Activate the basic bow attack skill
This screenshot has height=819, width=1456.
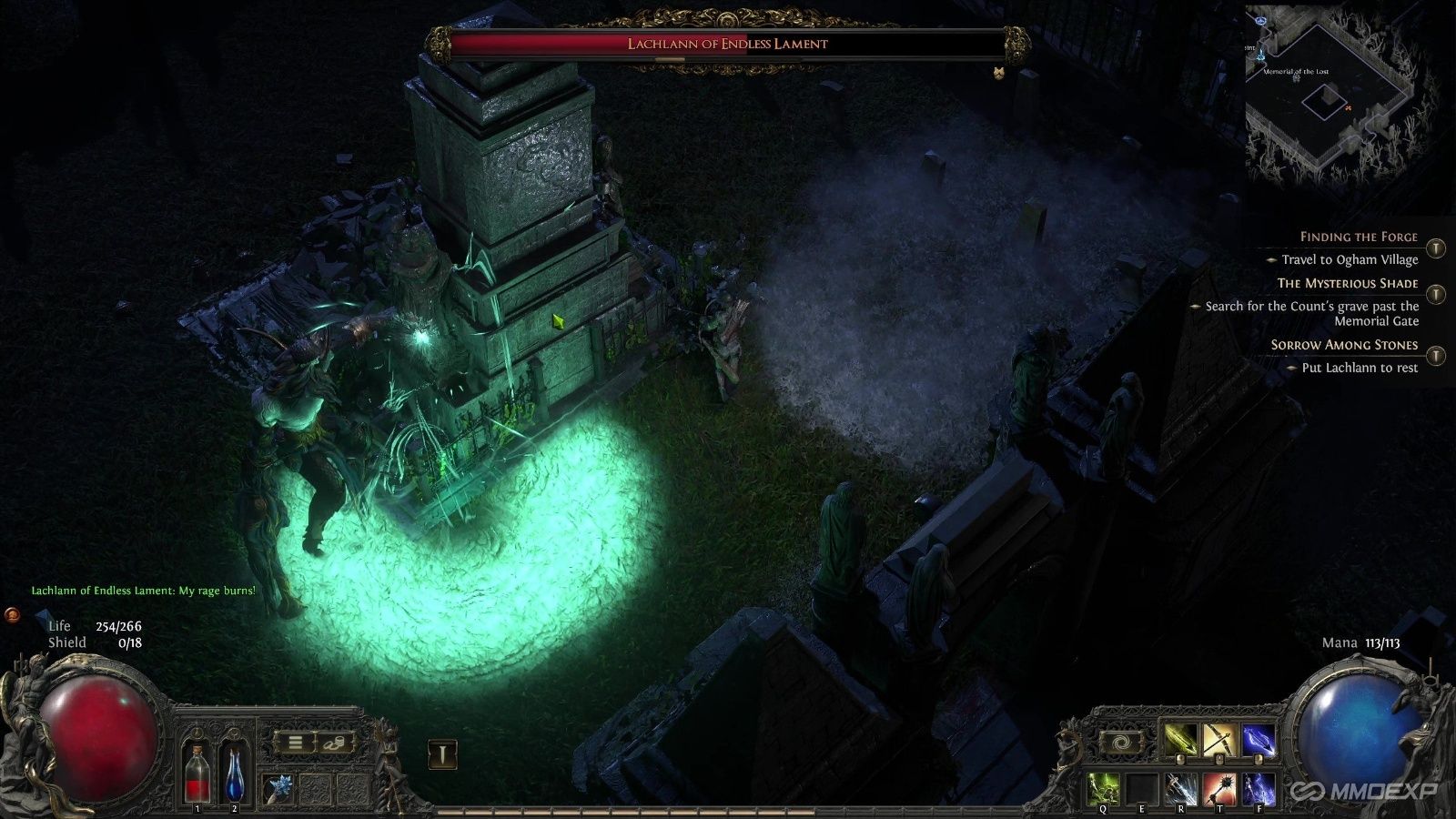pos(1220,740)
